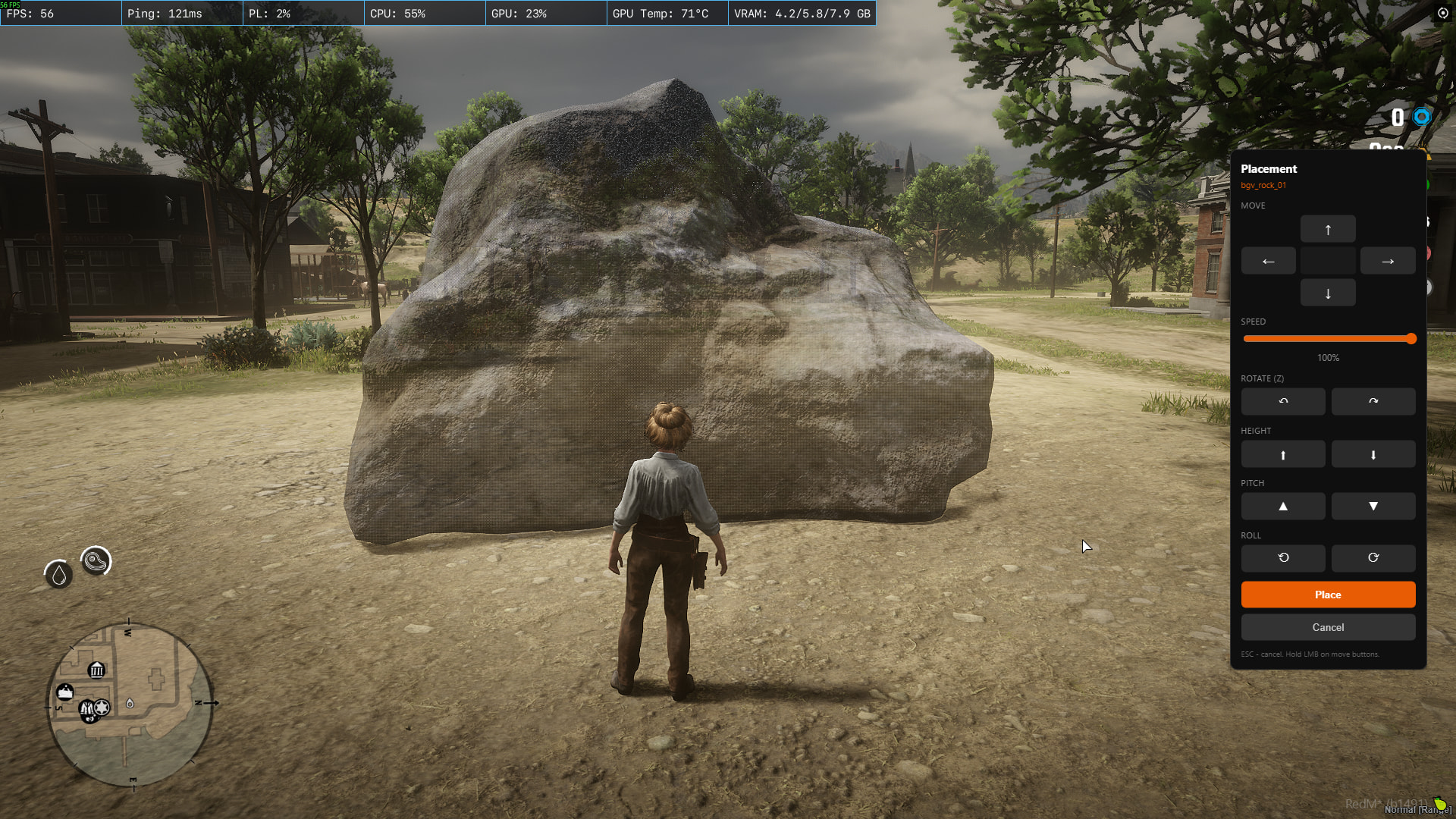Select the water drop status icon
Viewport: 1456px width, 819px height.
tap(59, 575)
